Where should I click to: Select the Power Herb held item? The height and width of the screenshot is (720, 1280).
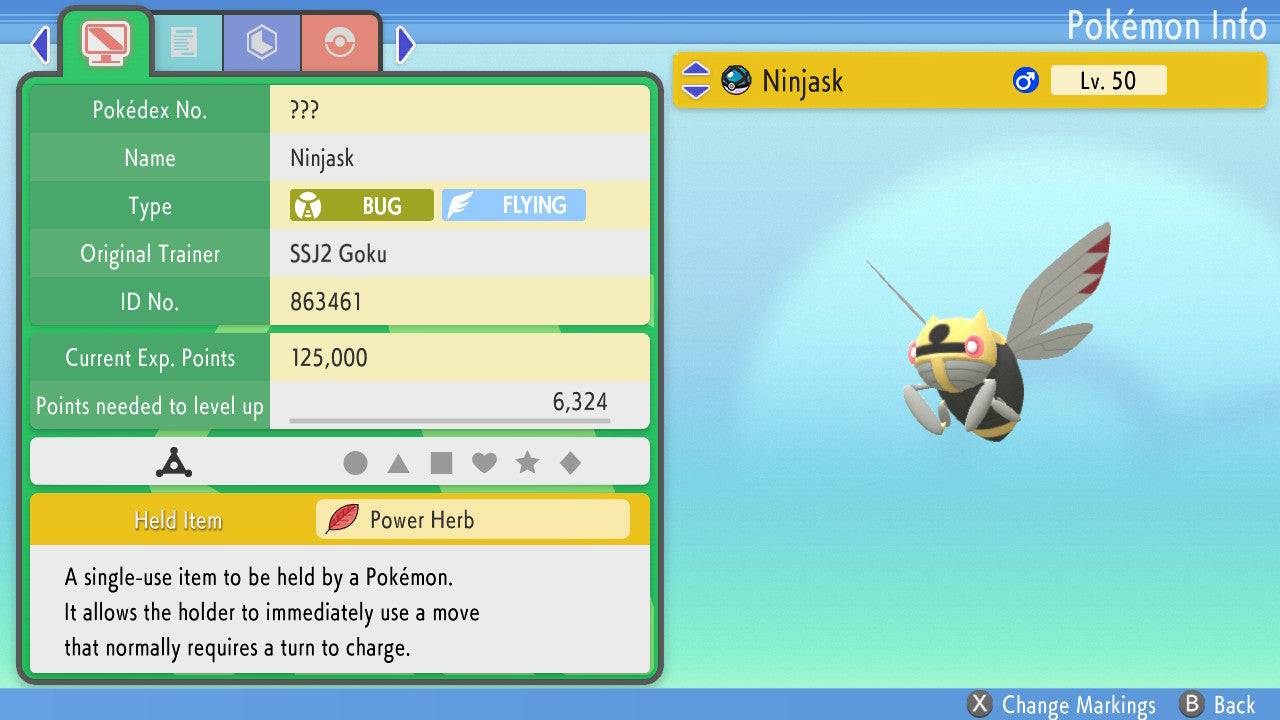tap(472, 520)
